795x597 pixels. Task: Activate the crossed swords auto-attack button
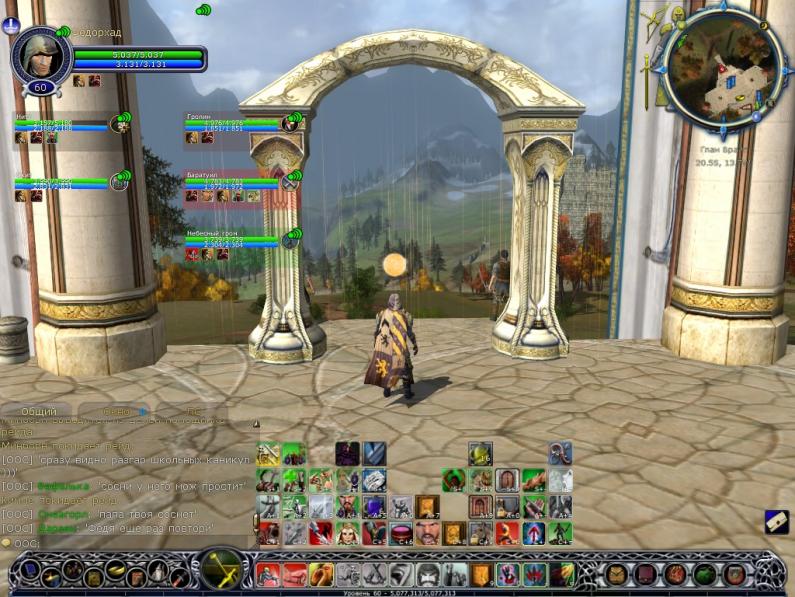point(221,571)
